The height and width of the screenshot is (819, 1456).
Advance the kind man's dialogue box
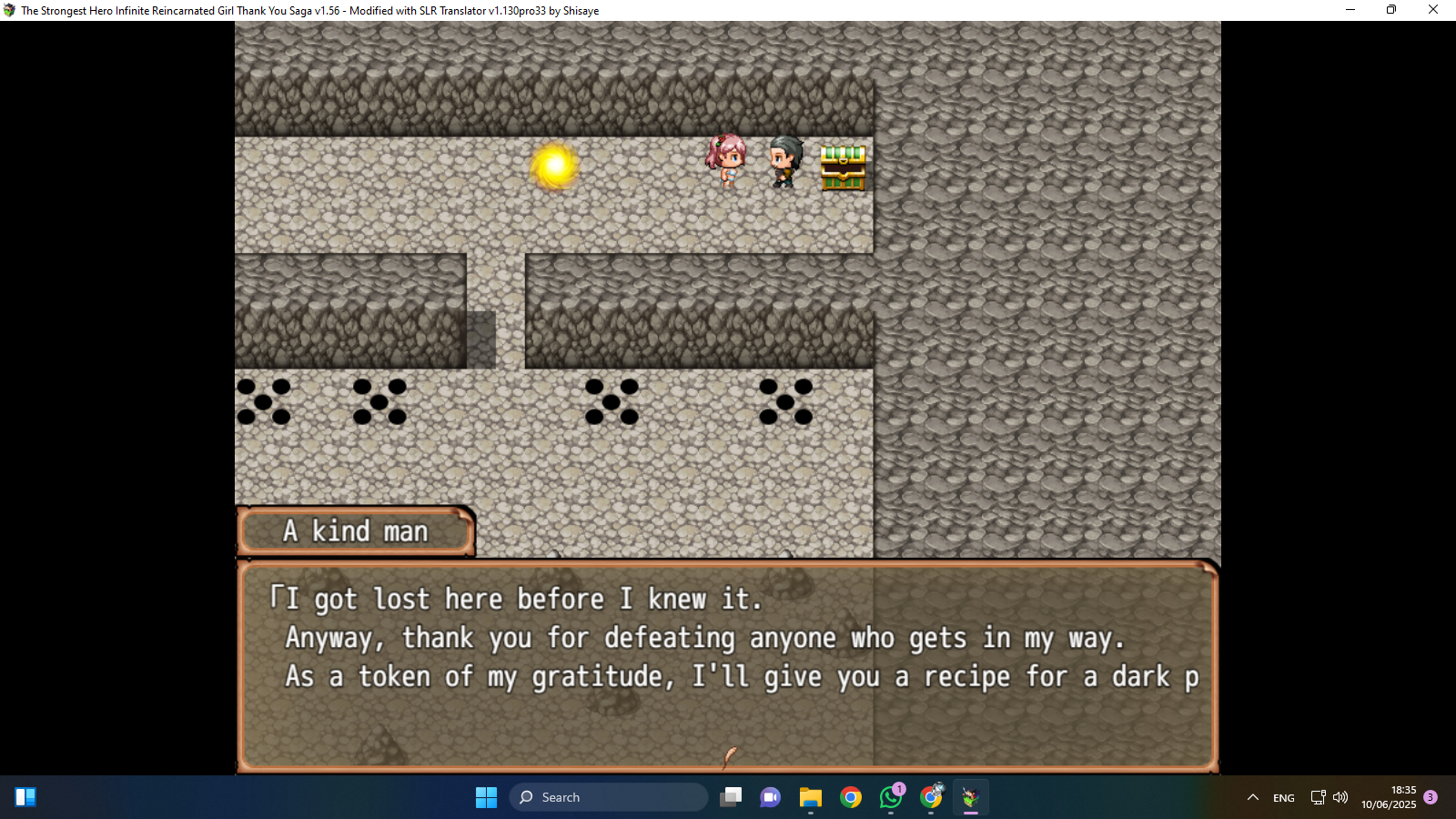[727, 664]
